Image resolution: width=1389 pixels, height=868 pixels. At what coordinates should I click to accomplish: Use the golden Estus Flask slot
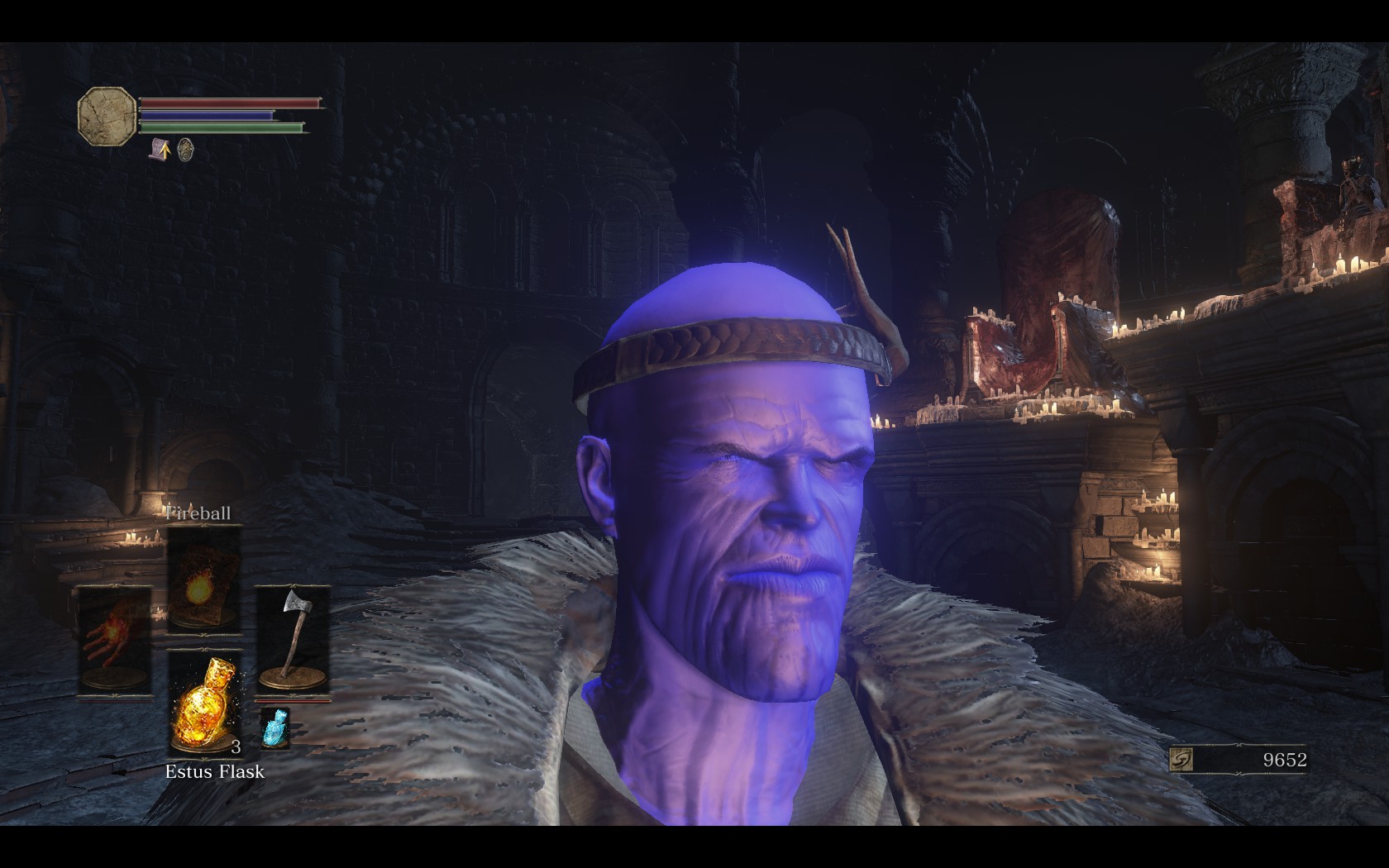tap(203, 701)
